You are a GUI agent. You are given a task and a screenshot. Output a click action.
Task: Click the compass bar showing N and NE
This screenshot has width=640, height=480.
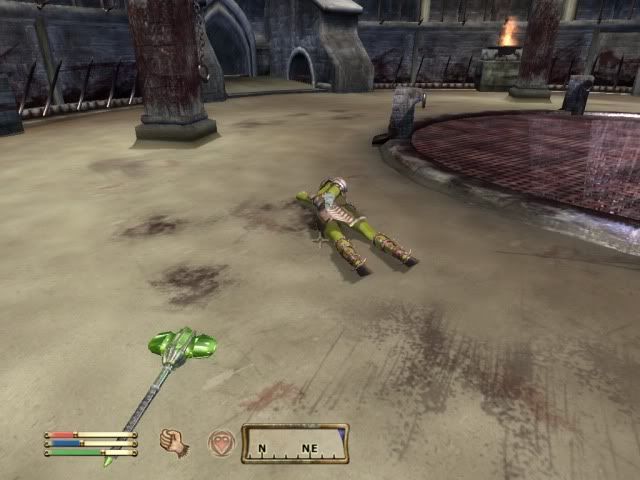coord(295,443)
